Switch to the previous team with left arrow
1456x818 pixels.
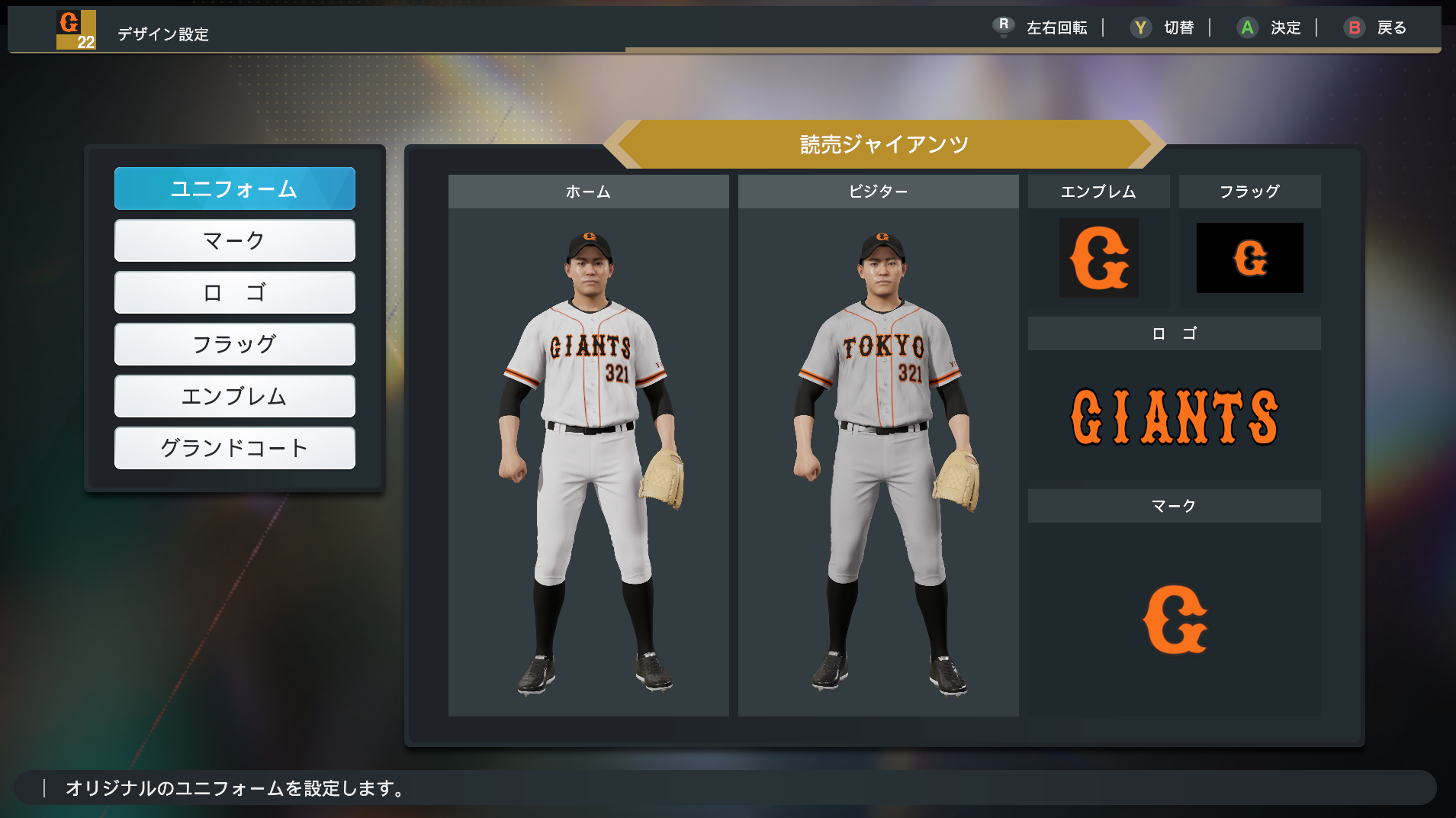click(x=618, y=144)
